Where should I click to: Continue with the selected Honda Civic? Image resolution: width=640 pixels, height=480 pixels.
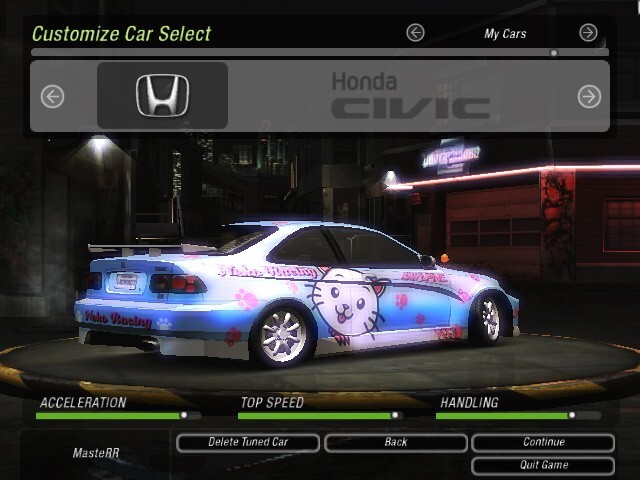(543, 442)
